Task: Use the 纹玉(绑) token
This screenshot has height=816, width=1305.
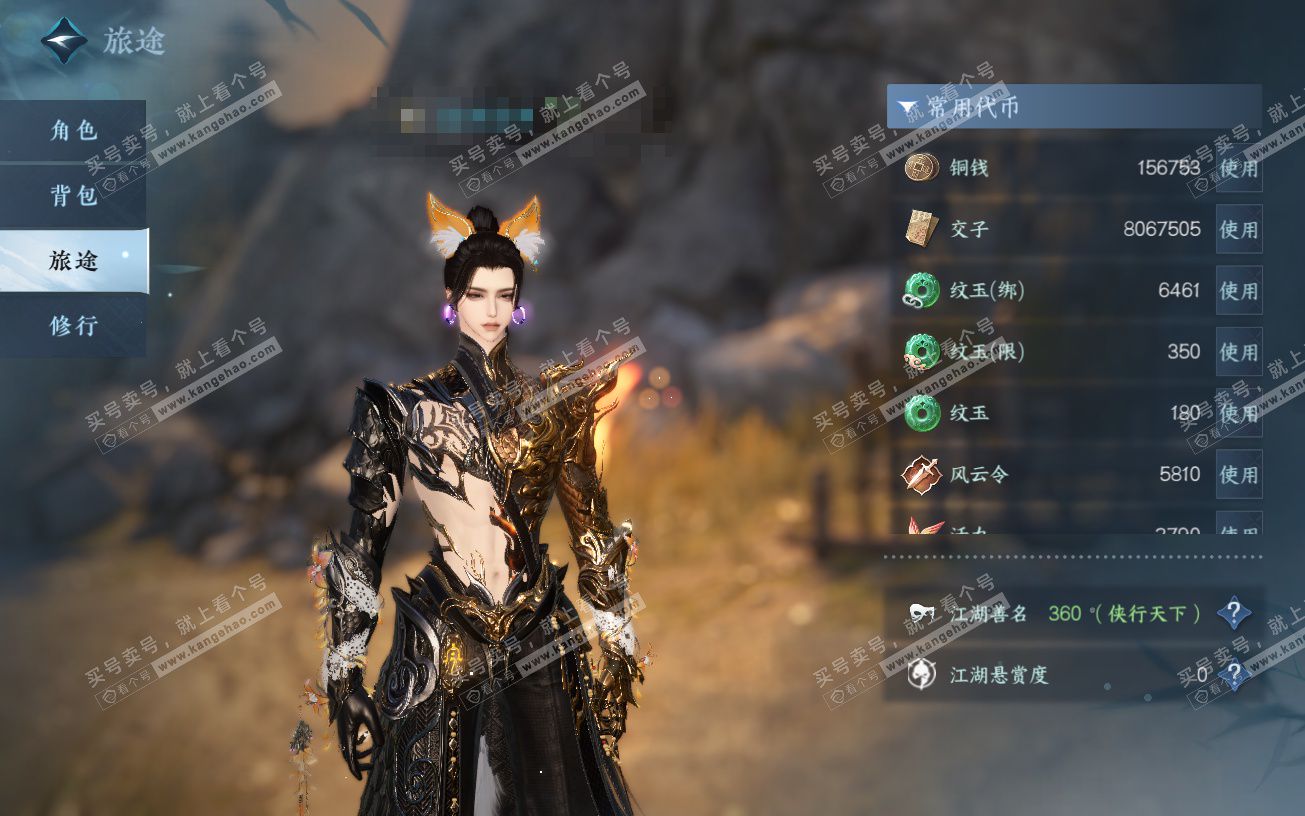Action: [1238, 291]
